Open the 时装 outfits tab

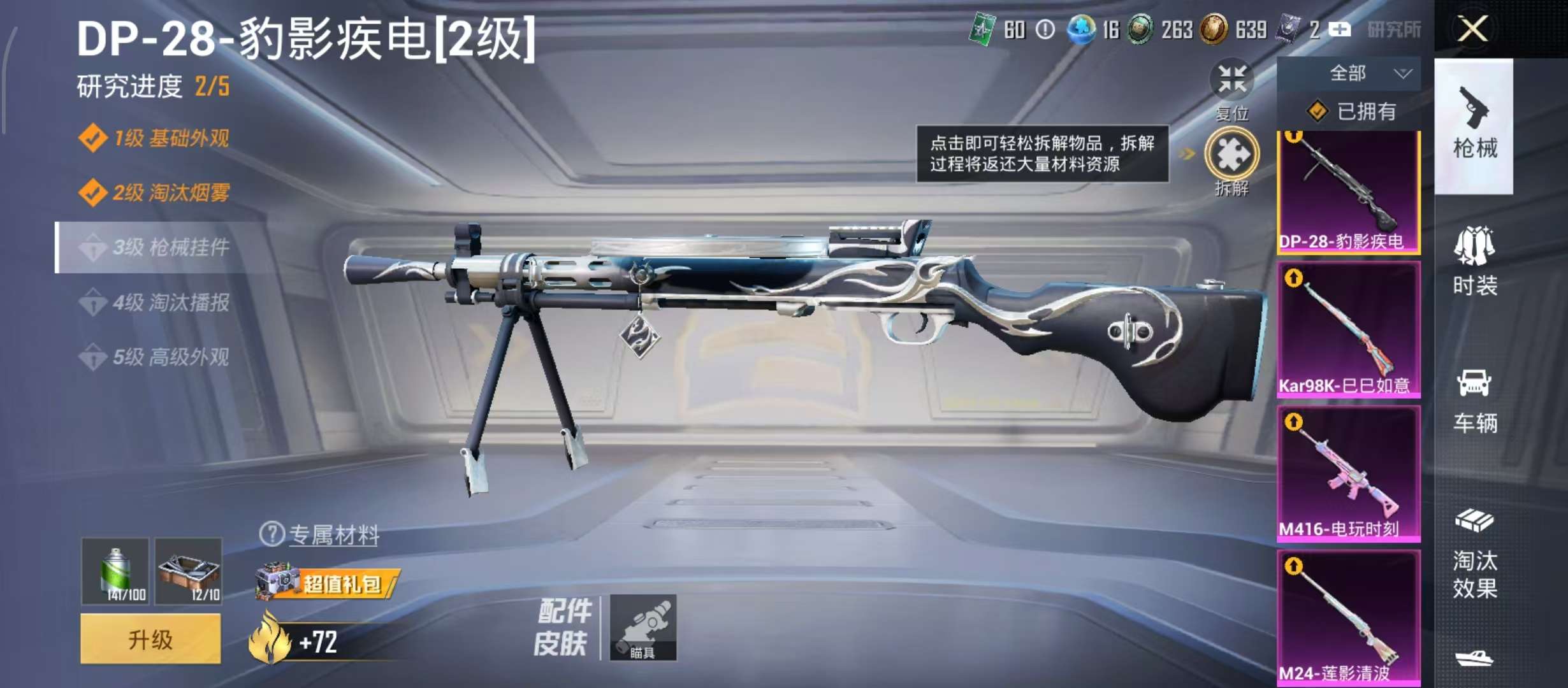pyautogui.click(x=1474, y=261)
